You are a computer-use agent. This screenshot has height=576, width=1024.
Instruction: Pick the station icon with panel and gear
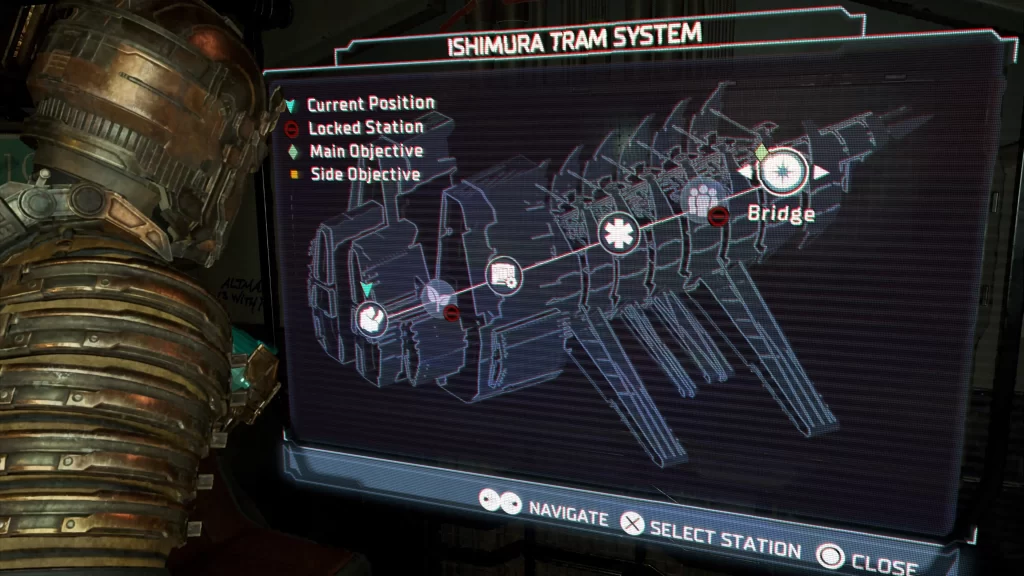click(x=503, y=275)
